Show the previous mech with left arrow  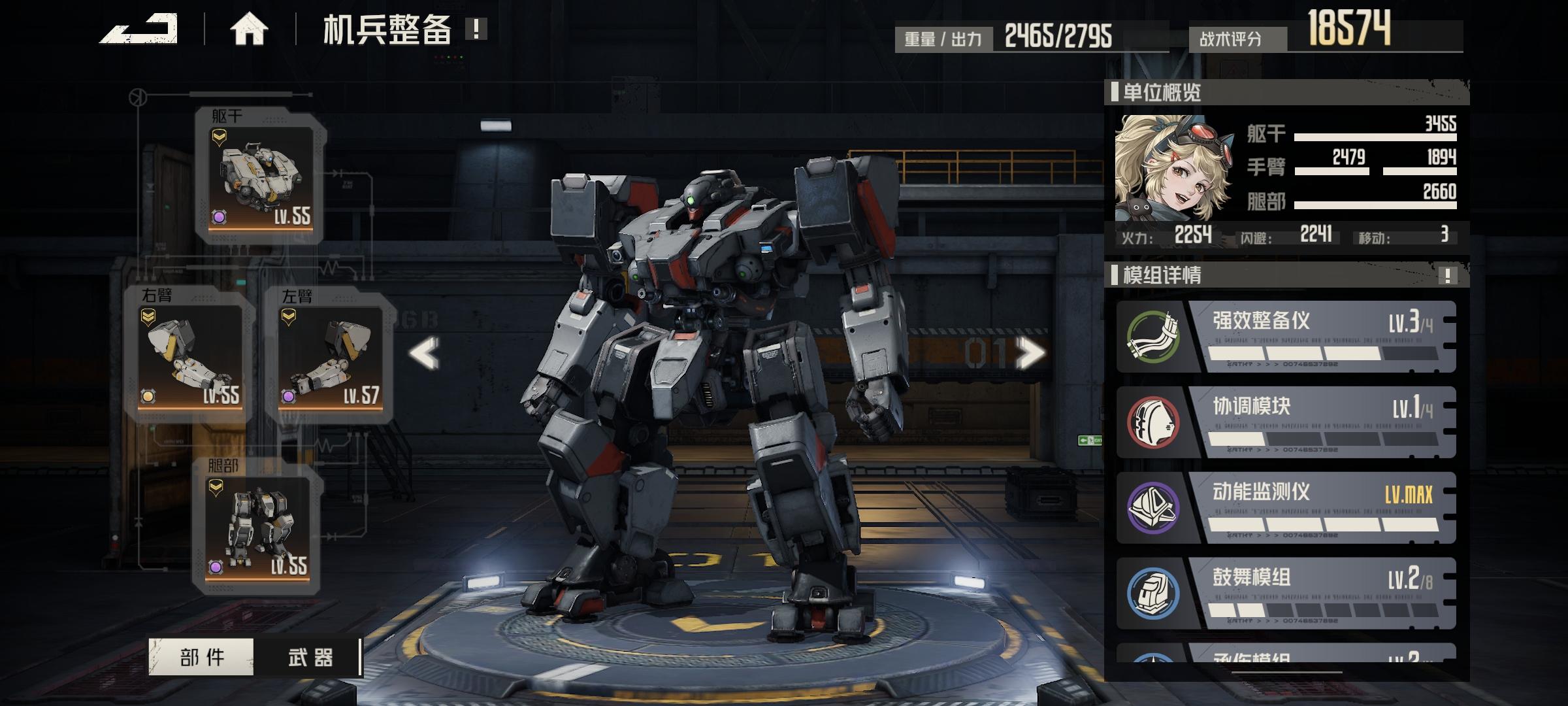[x=425, y=354]
